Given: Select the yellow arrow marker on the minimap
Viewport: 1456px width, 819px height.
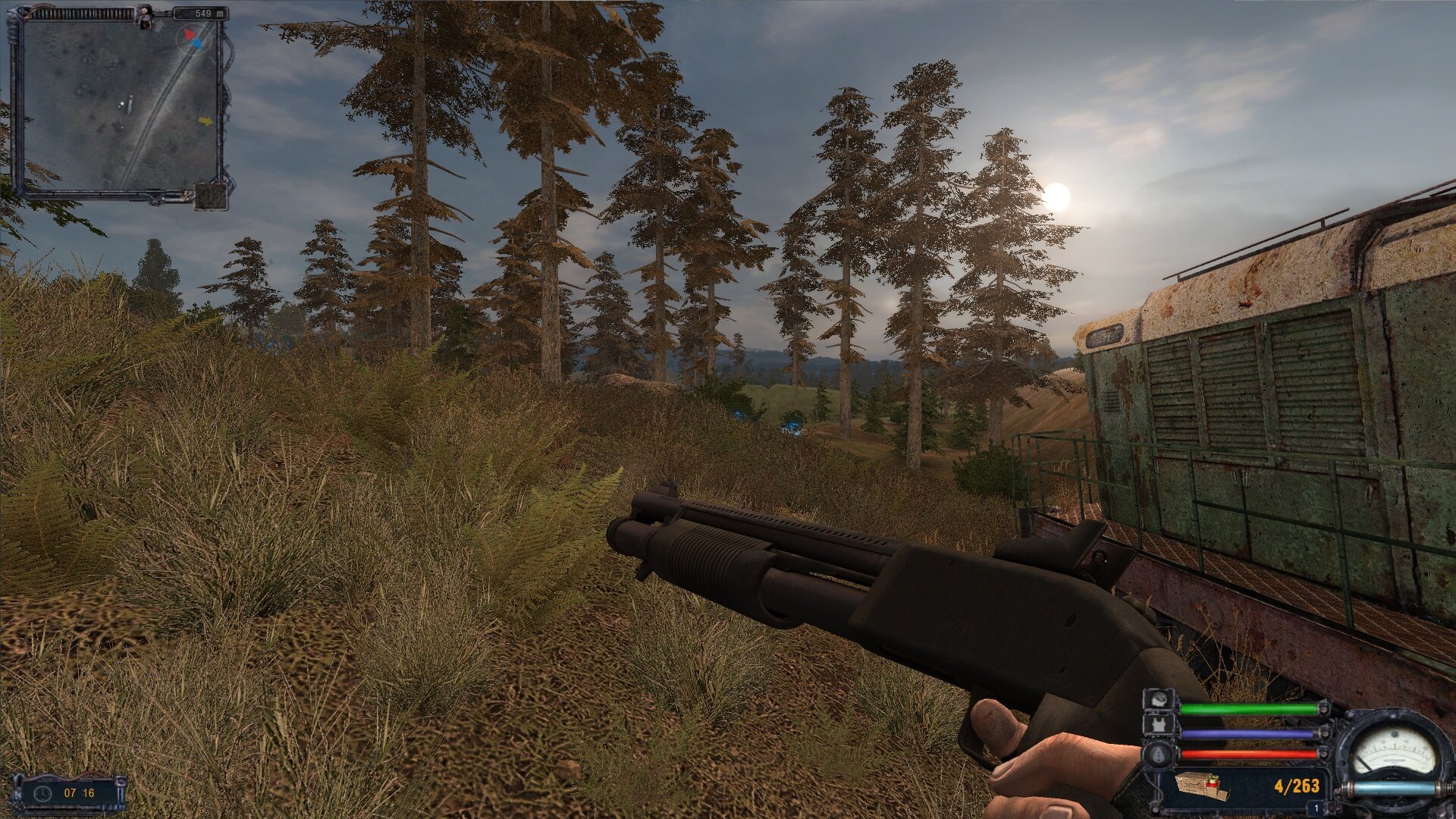Looking at the screenshot, I should pyautogui.click(x=205, y=121).
